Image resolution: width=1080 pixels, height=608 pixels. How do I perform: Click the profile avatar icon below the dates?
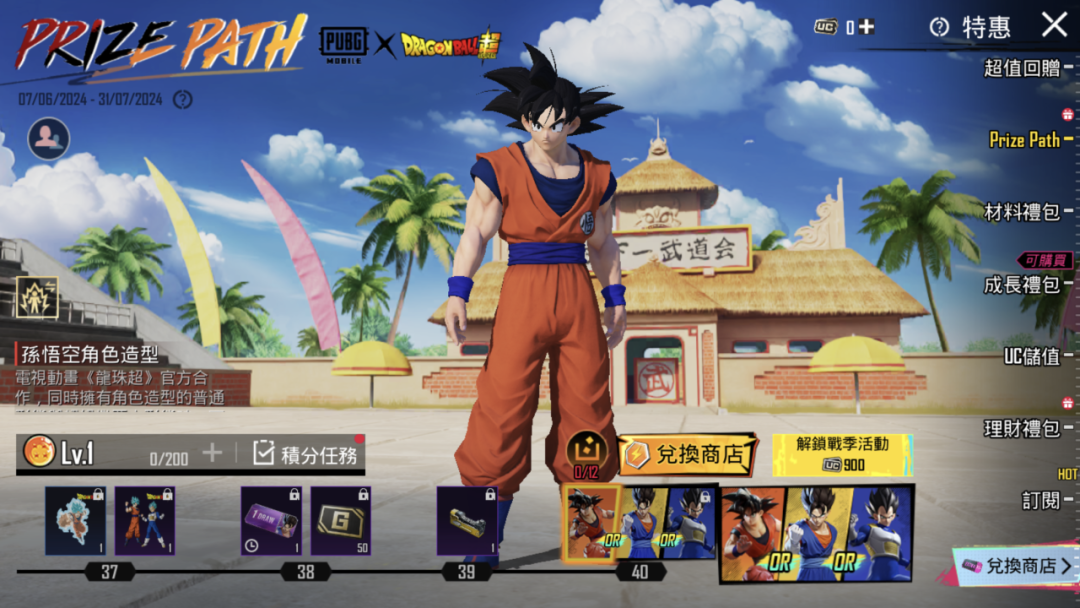(x=49, y=139)
